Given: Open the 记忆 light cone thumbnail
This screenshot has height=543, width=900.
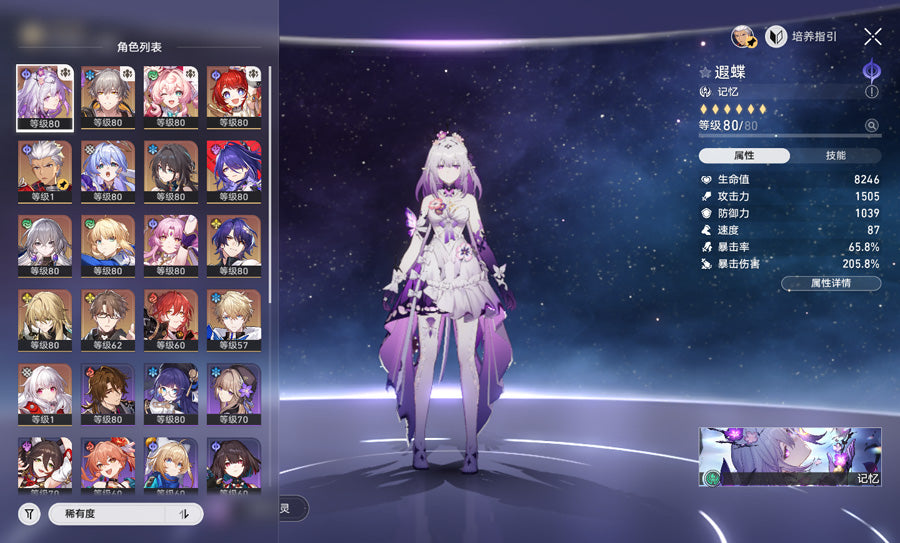Looking at the screenshot, I should (790, 457).
